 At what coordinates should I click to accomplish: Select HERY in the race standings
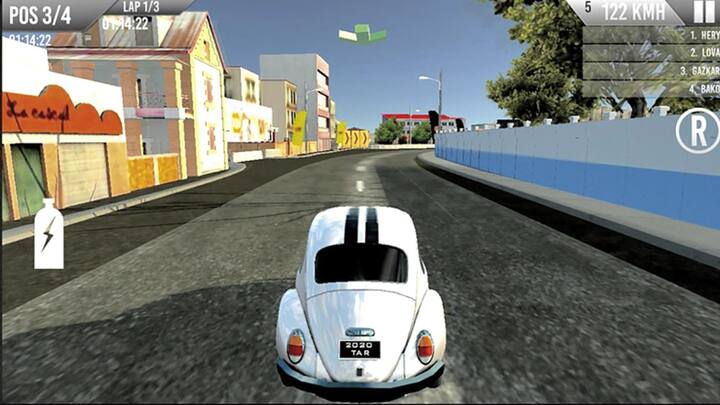pyautogui.click(x=651, y=34)
